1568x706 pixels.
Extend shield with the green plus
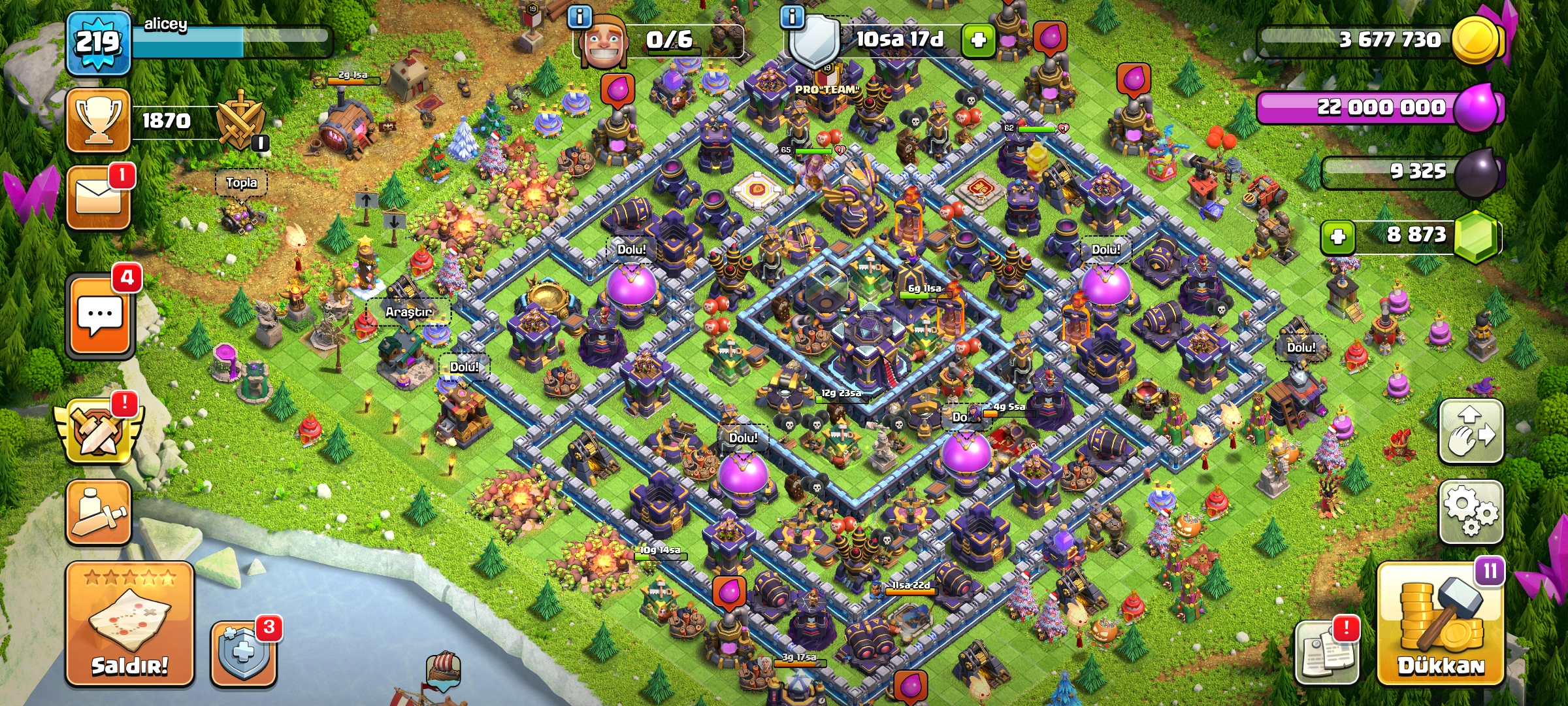click(978, 41)
